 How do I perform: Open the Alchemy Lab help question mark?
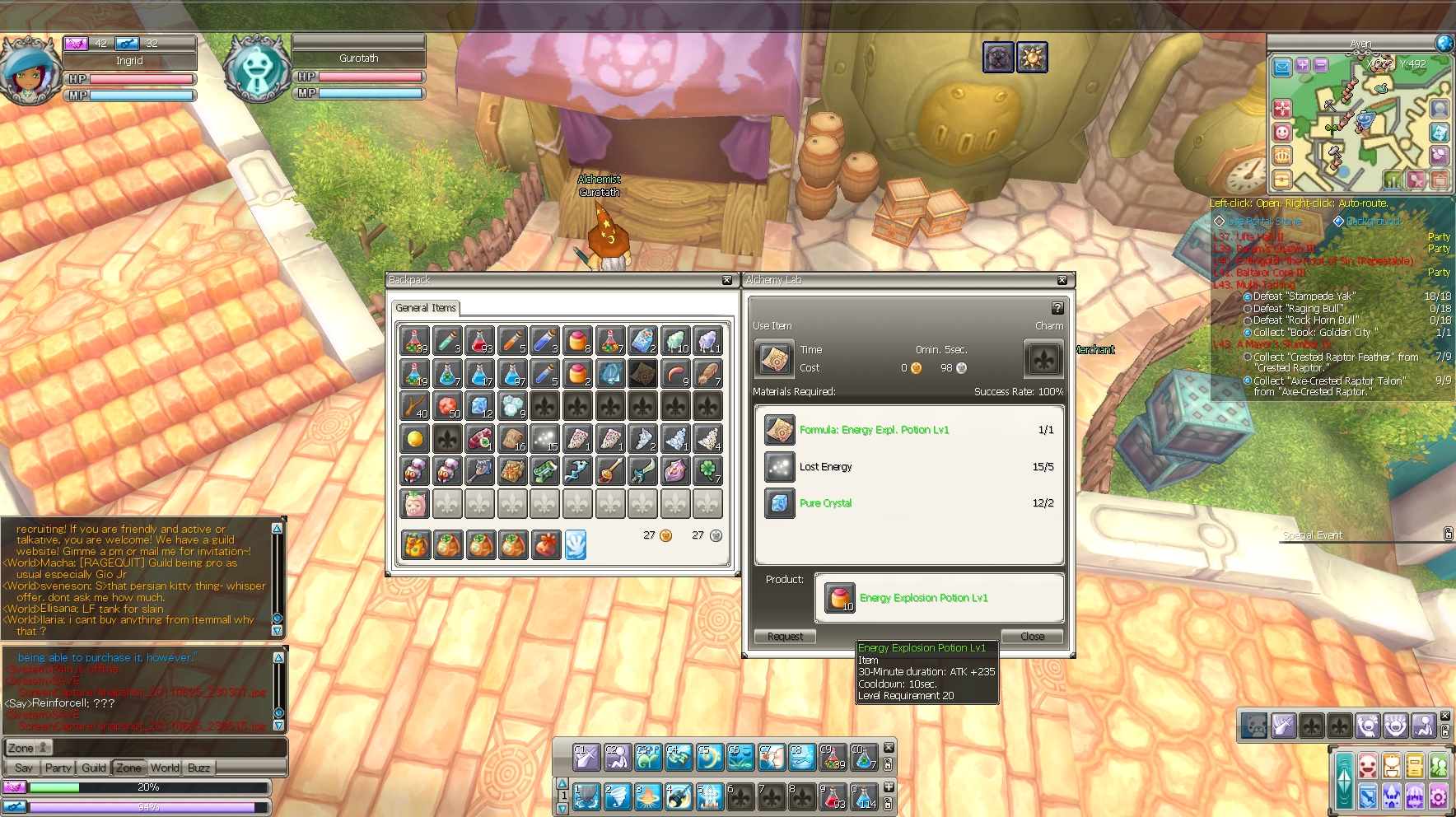[1057, 308]
